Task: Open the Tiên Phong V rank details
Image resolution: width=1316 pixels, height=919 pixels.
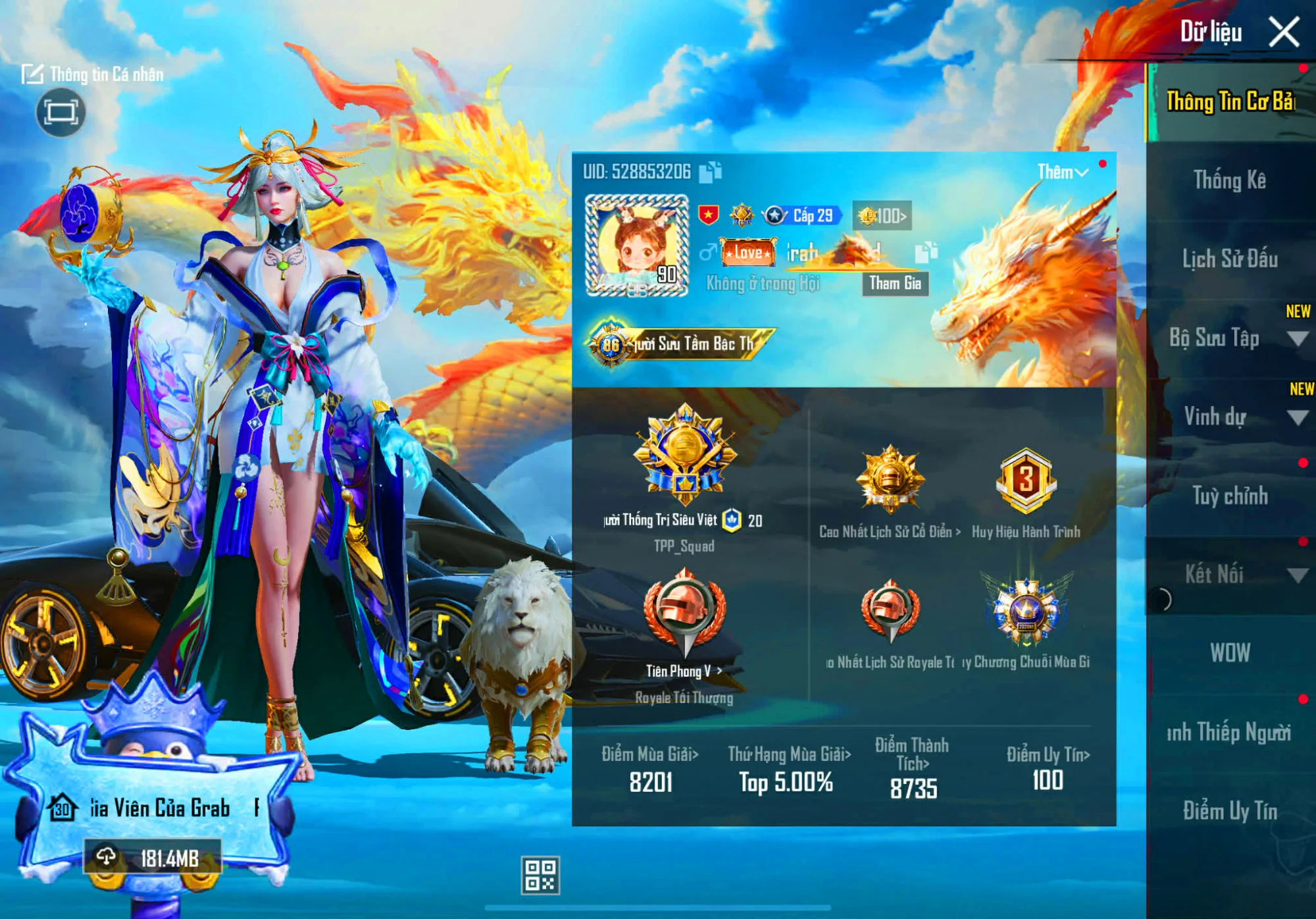Action: [684, 671]
